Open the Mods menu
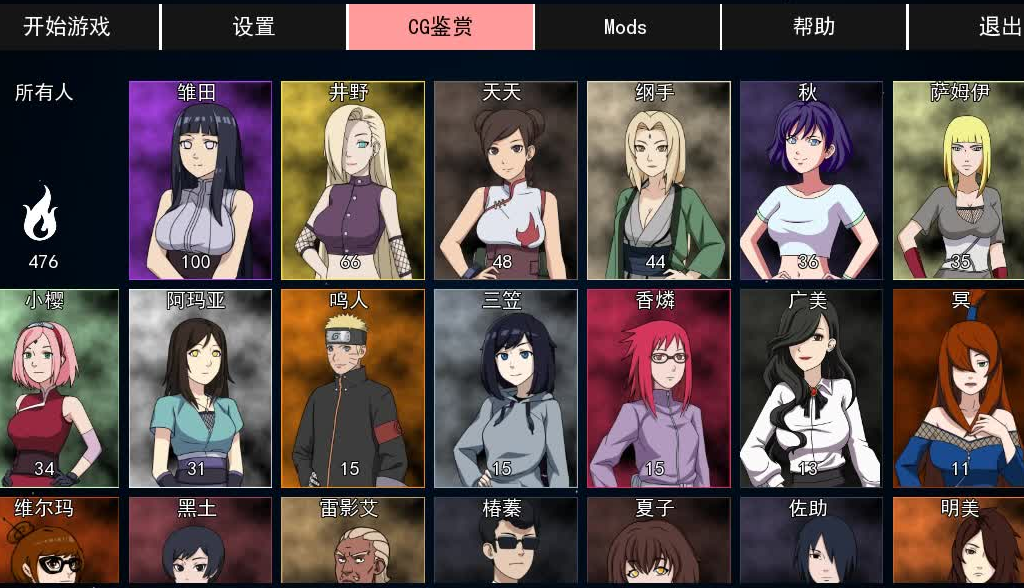This screenshot has width=1024, height=588. pyautogui.click(x=626, y=27)
